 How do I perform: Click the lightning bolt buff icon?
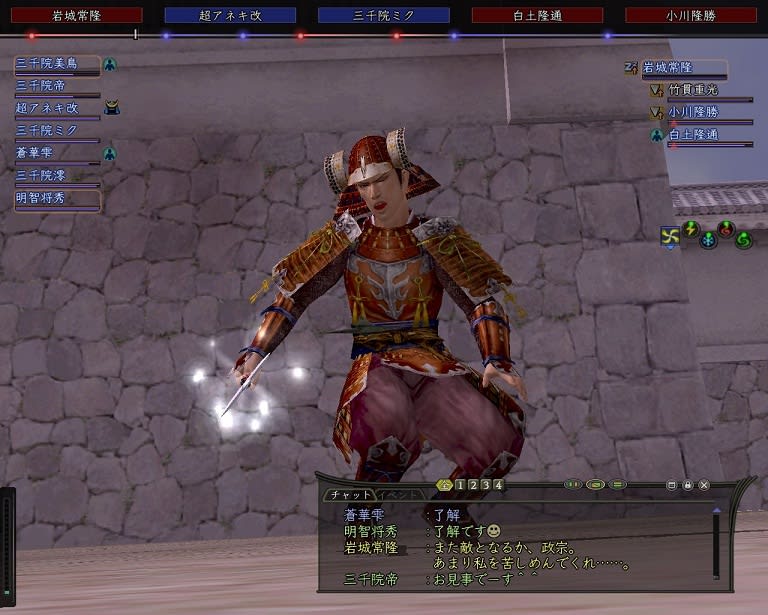(690, 229)
